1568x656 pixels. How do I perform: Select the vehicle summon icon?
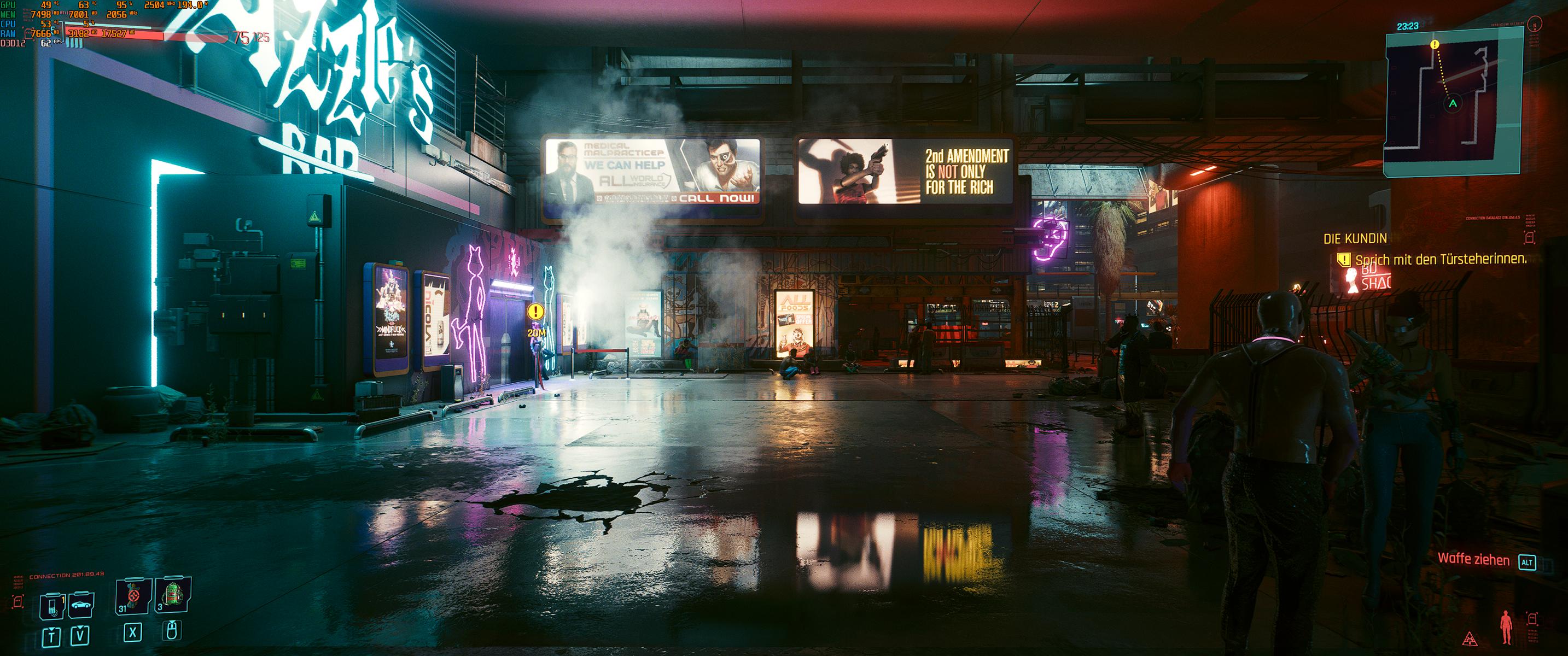(83, 606)
